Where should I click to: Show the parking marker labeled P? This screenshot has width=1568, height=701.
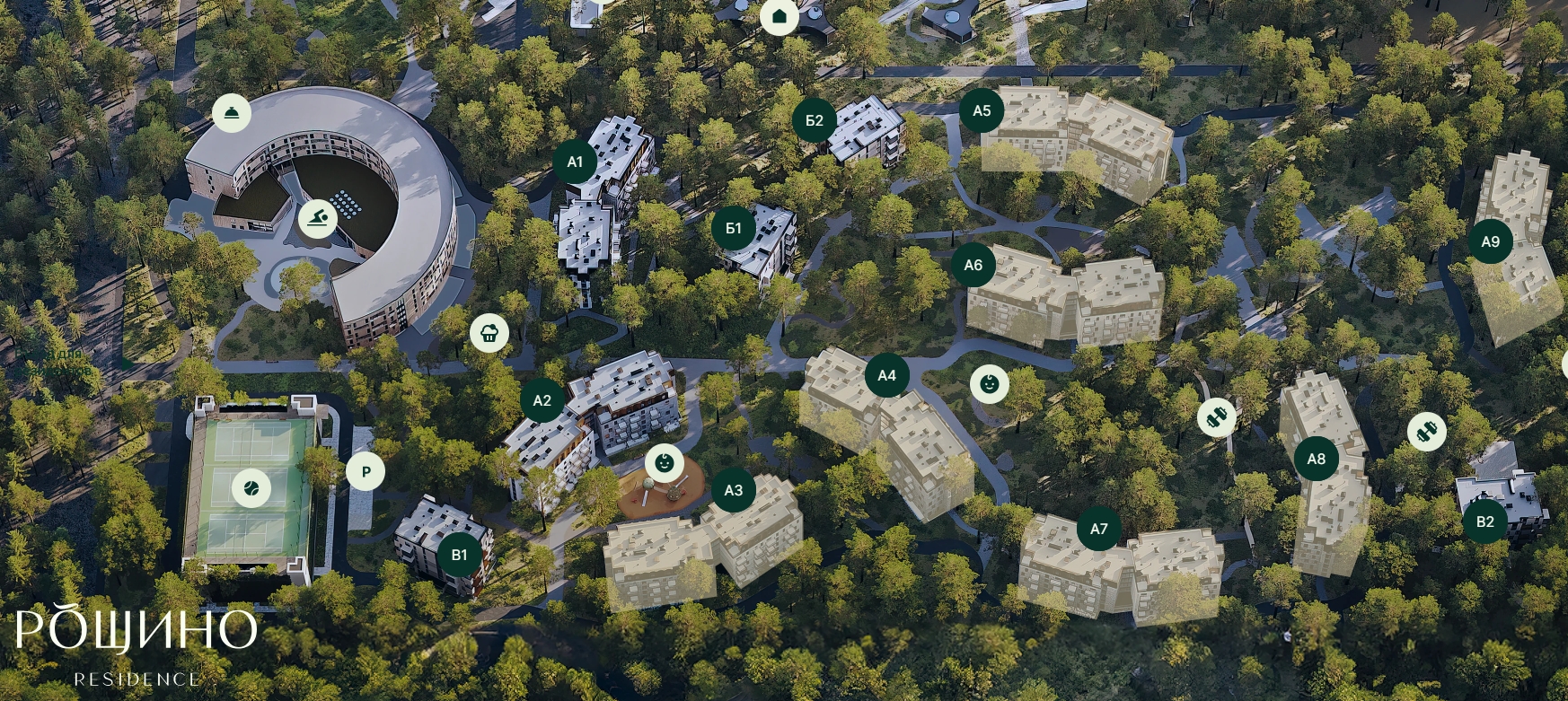click(x=366, y=471)
